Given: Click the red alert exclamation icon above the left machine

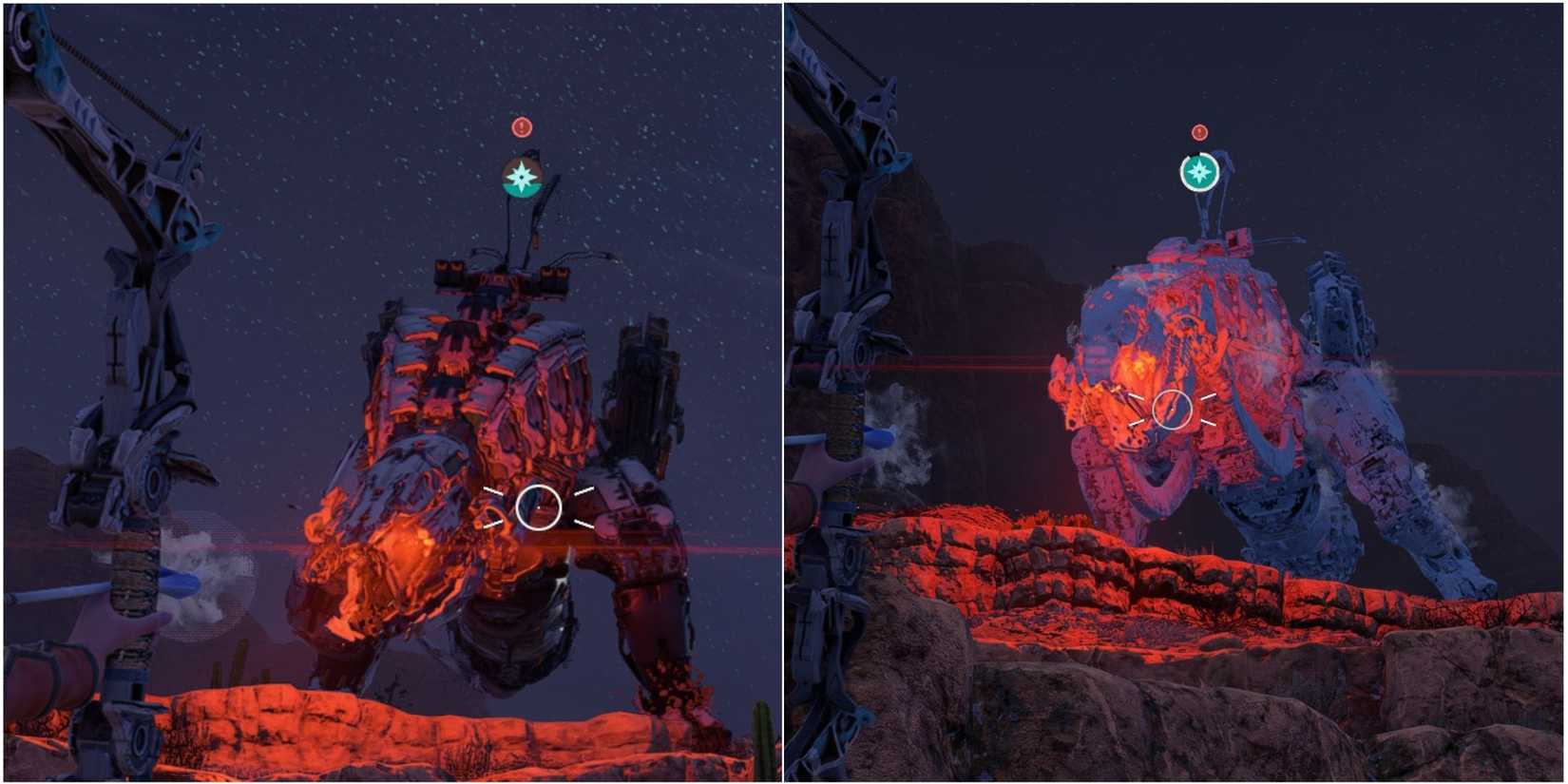Looking at the screenshot, I should click(x=519, y=126).
